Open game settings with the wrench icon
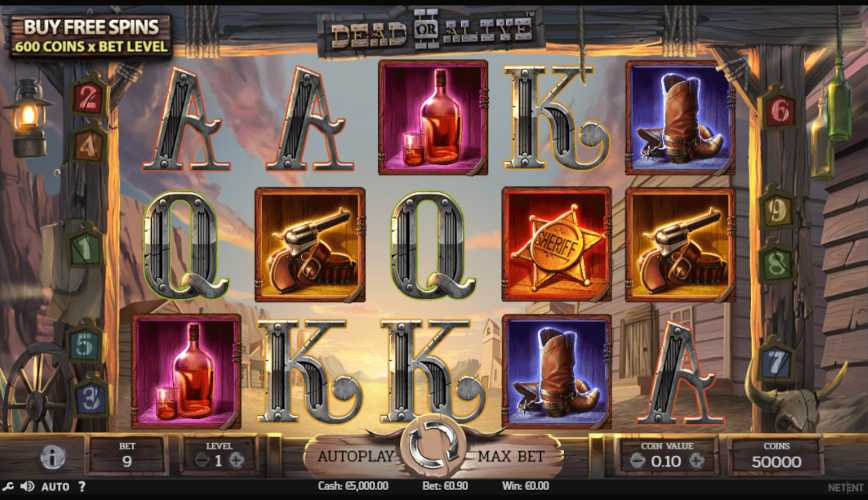The image size is (868, 500). 9,487
